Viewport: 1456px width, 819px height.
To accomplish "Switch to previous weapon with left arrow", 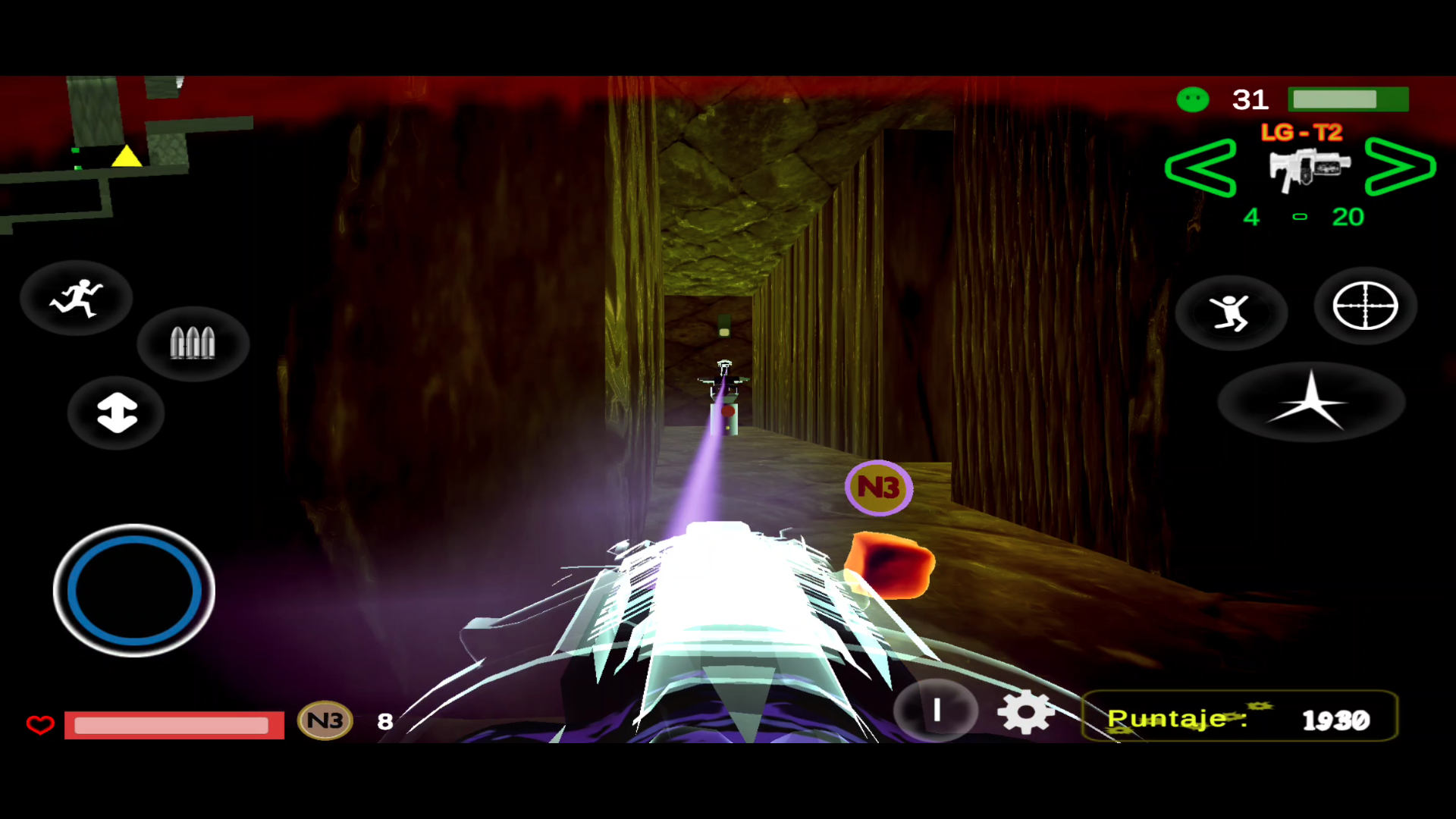I will (1200, 168).
